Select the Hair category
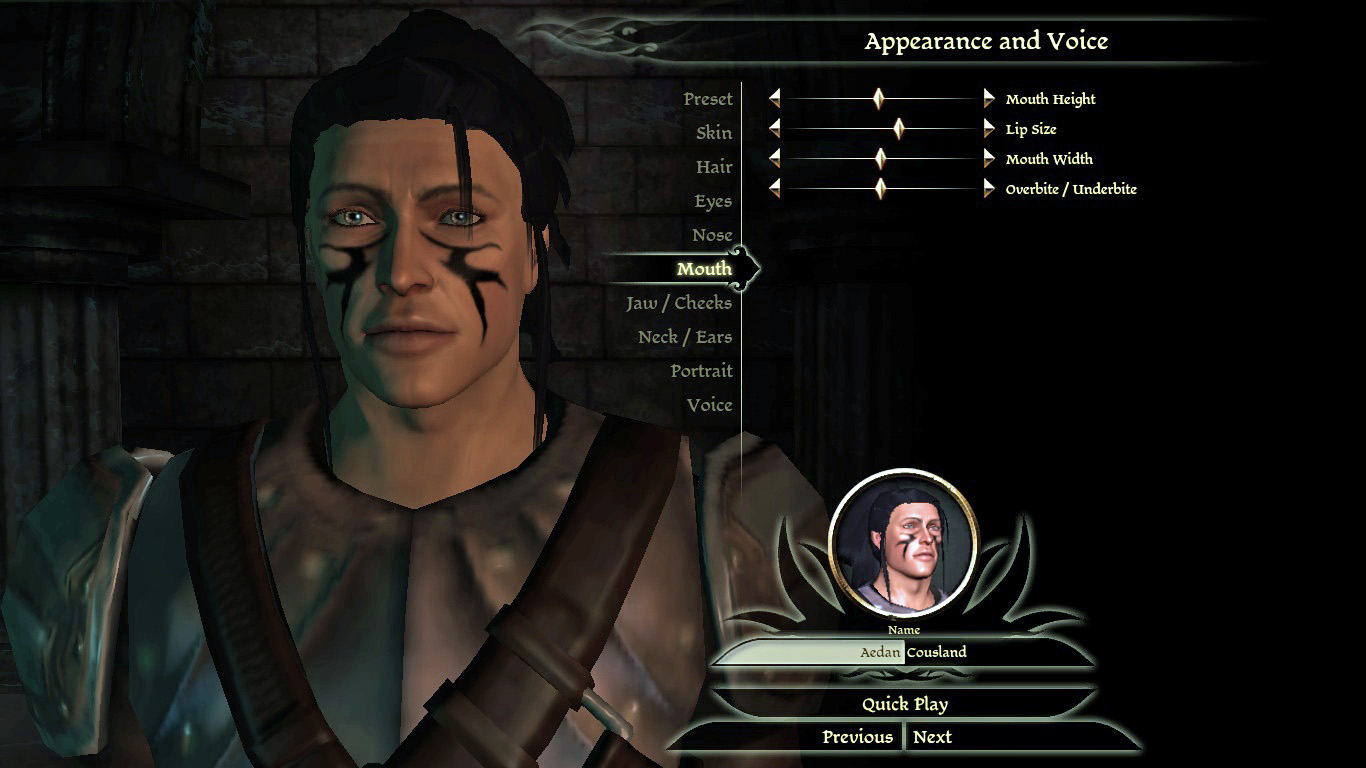 coord(714,167)
